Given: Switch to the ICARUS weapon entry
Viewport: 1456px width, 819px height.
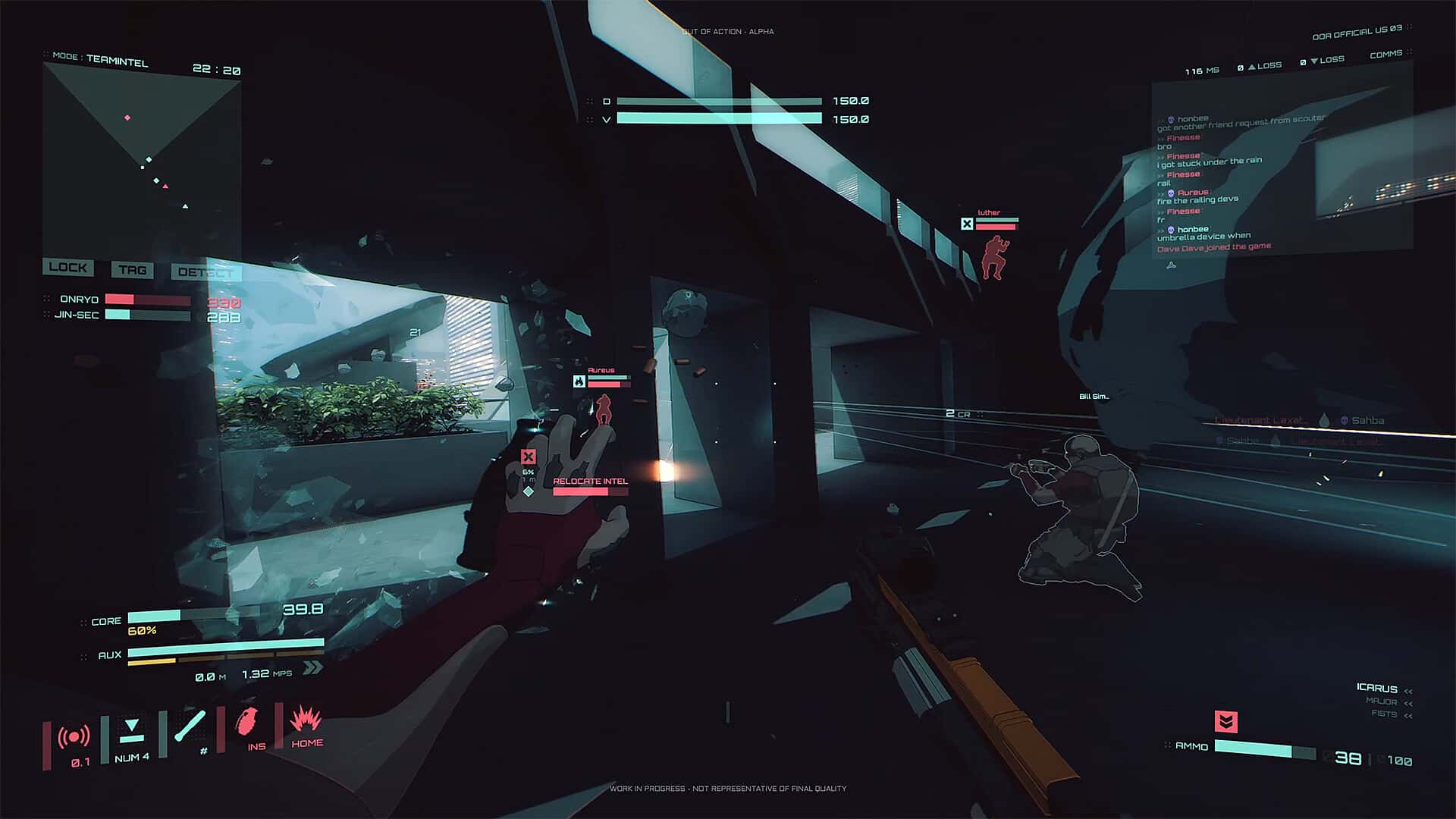Looking at the screenshot, I should [1376, 688].
